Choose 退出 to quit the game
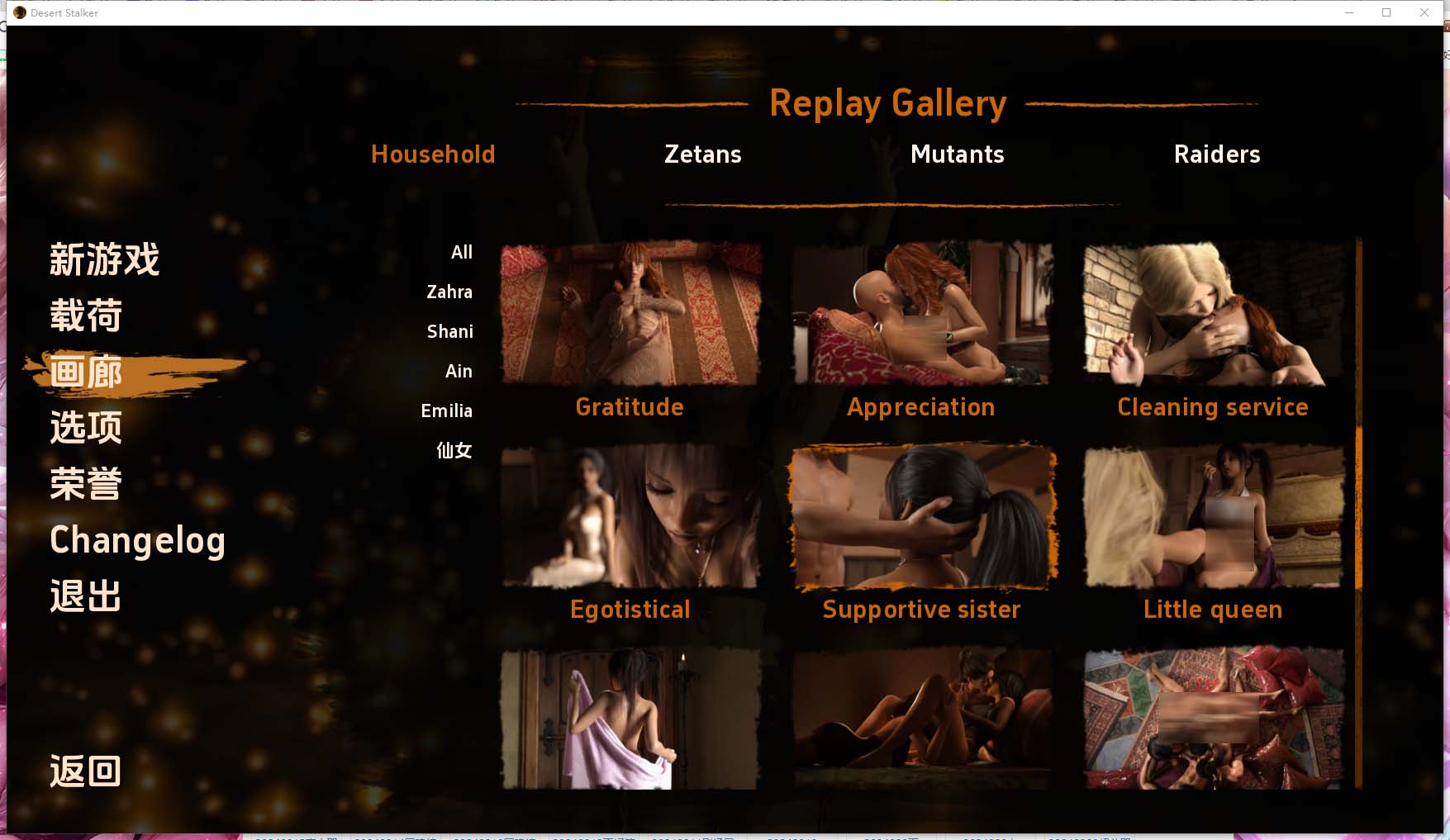 click(86, 596)
